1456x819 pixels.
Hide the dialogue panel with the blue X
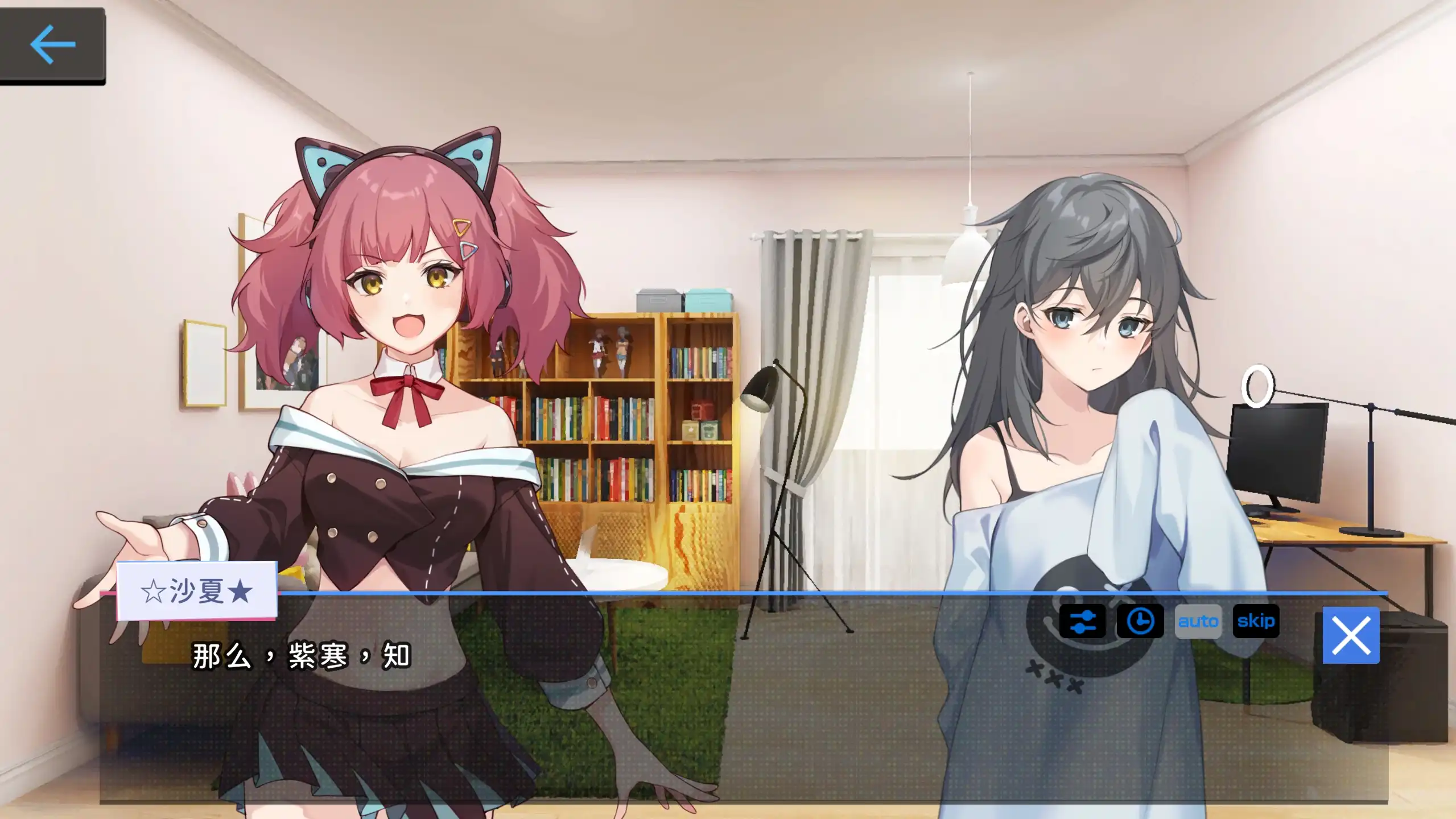coord(1351,634)
